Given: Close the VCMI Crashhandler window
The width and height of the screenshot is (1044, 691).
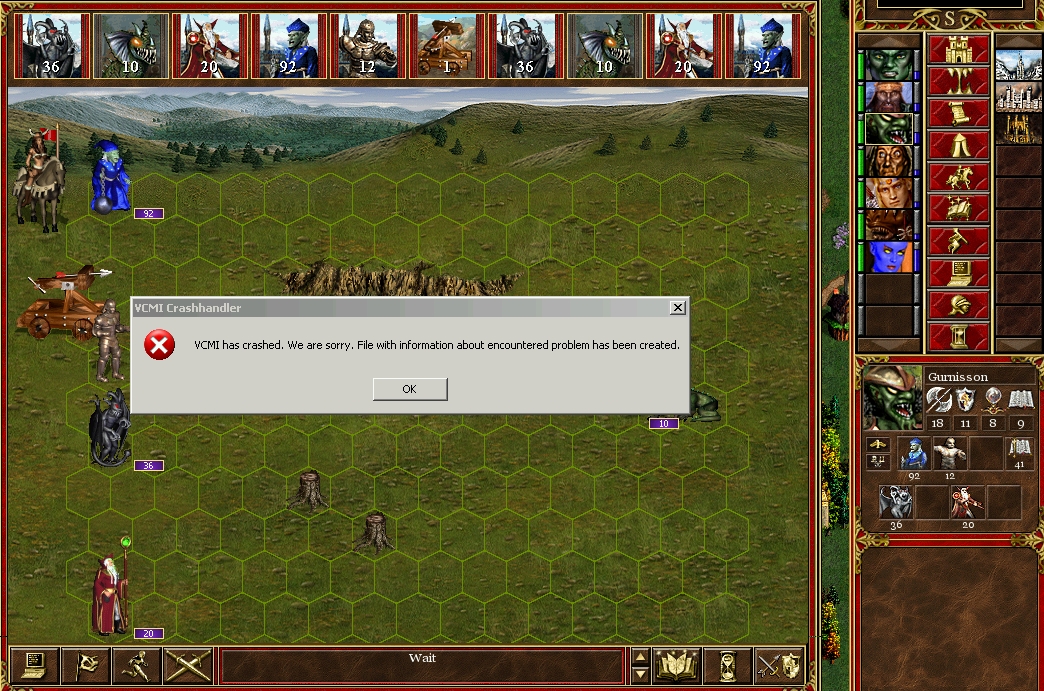Looking at the screenshot, I should click(x=677, y=308).
